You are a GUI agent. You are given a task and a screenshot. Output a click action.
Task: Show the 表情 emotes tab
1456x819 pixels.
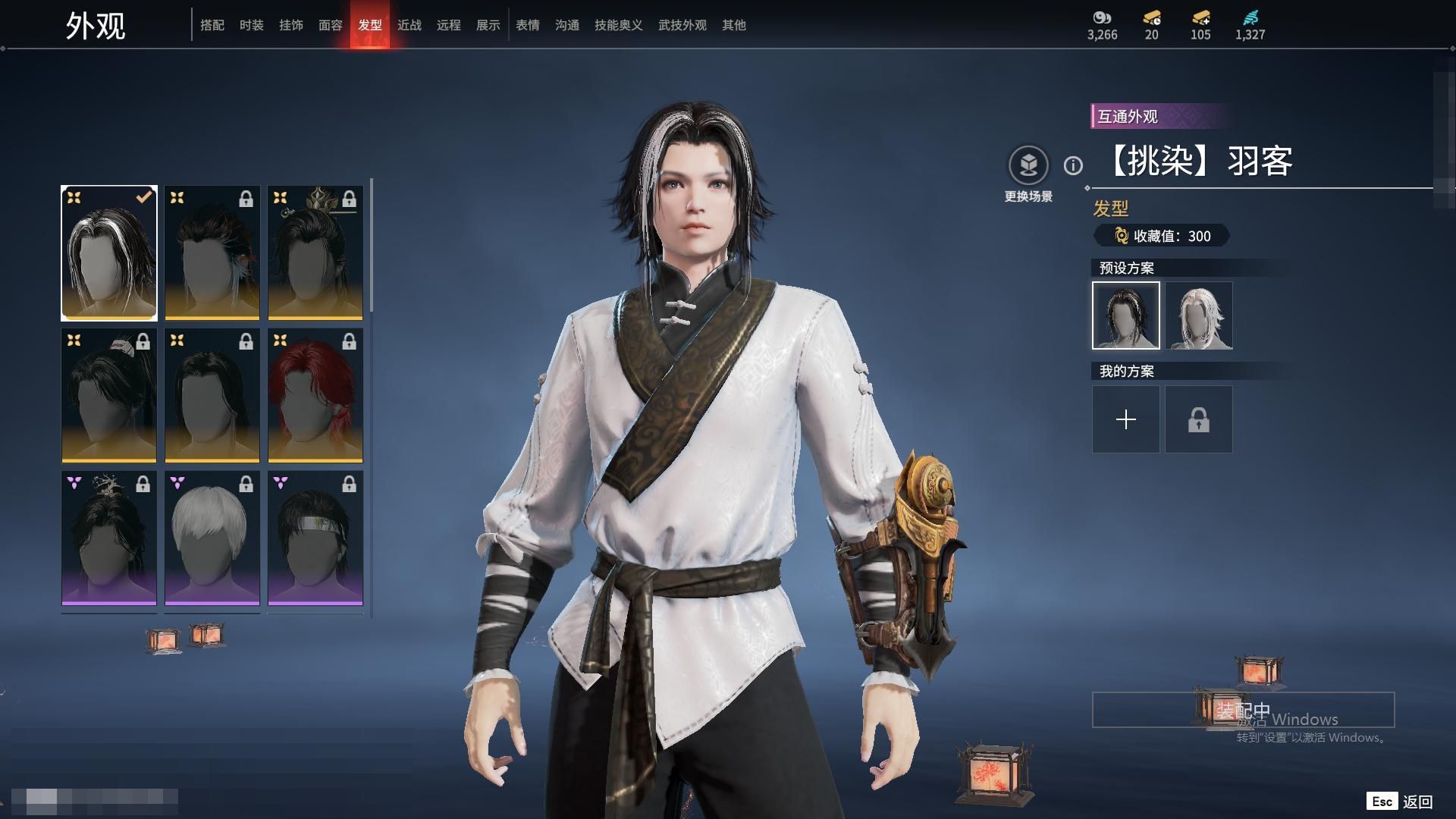click(527, 25)
